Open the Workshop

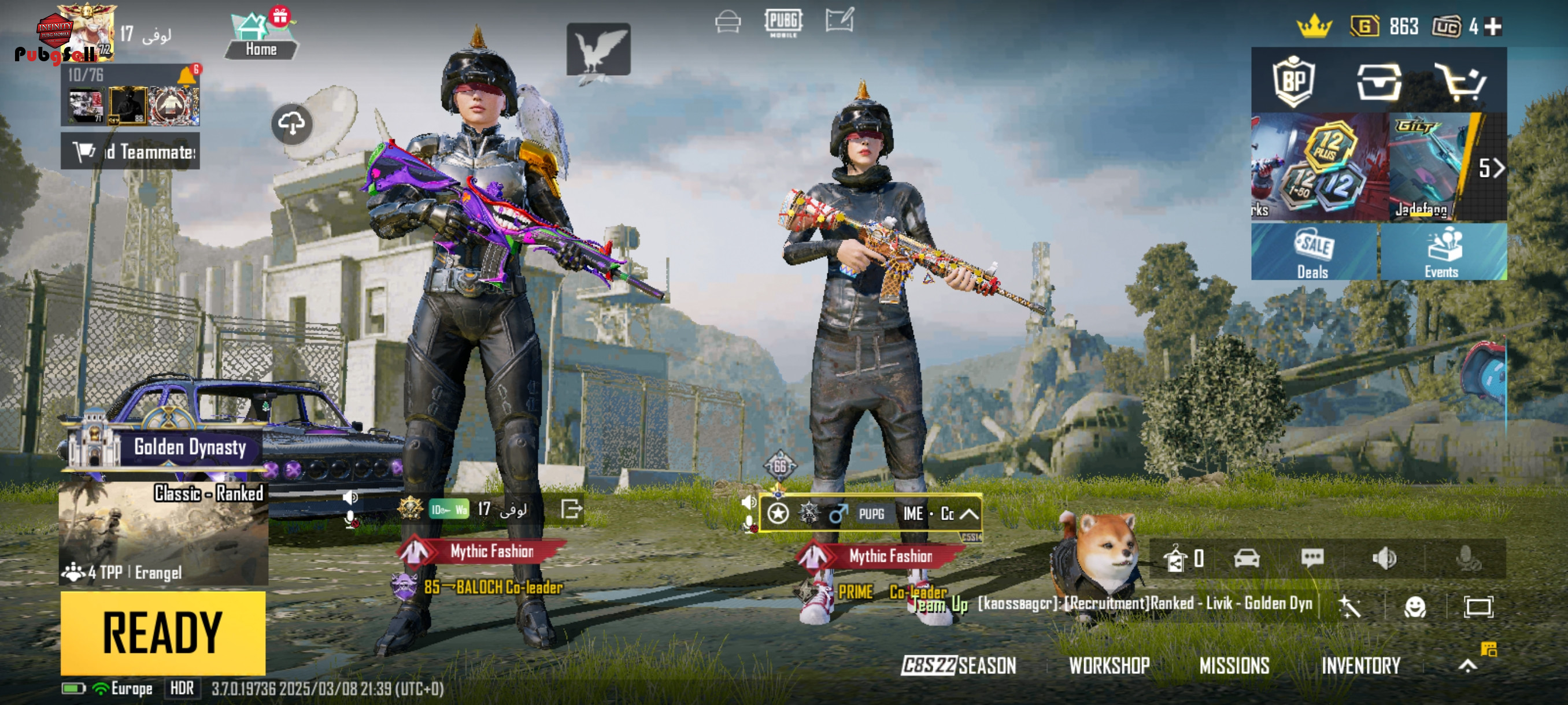click(x=1109, y=666)
